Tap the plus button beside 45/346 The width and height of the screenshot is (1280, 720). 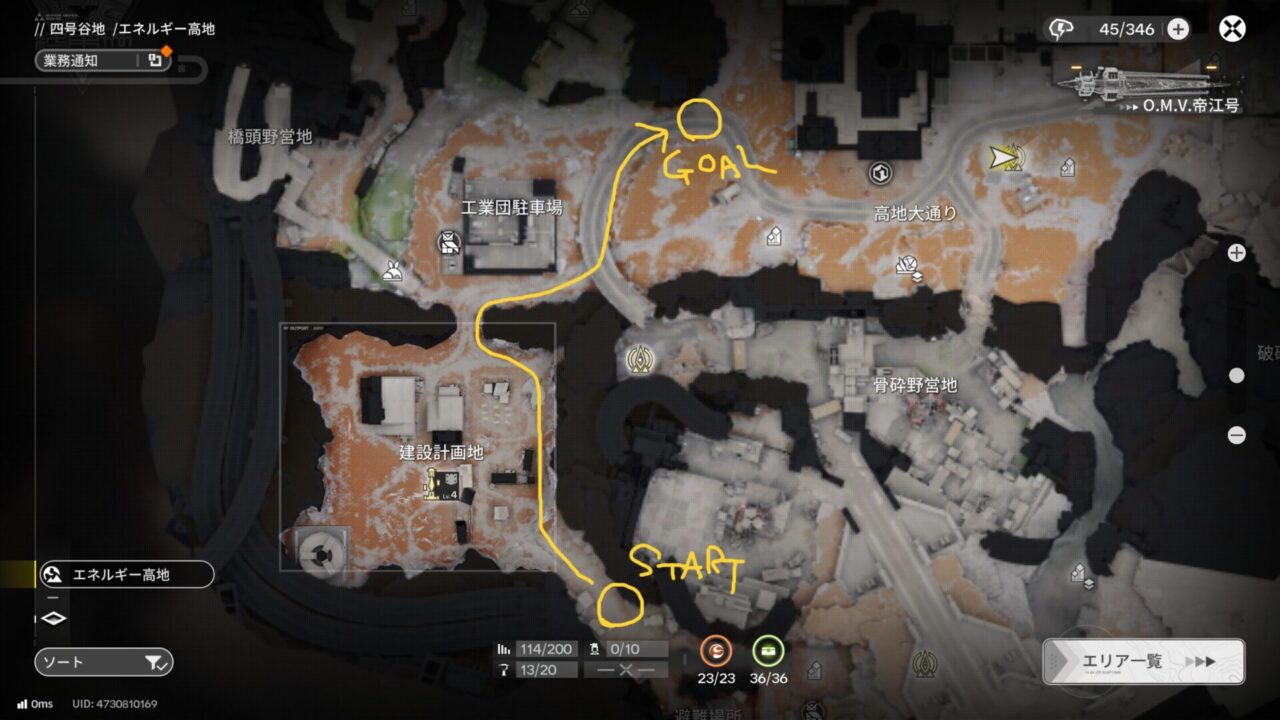click(1178, 29)
